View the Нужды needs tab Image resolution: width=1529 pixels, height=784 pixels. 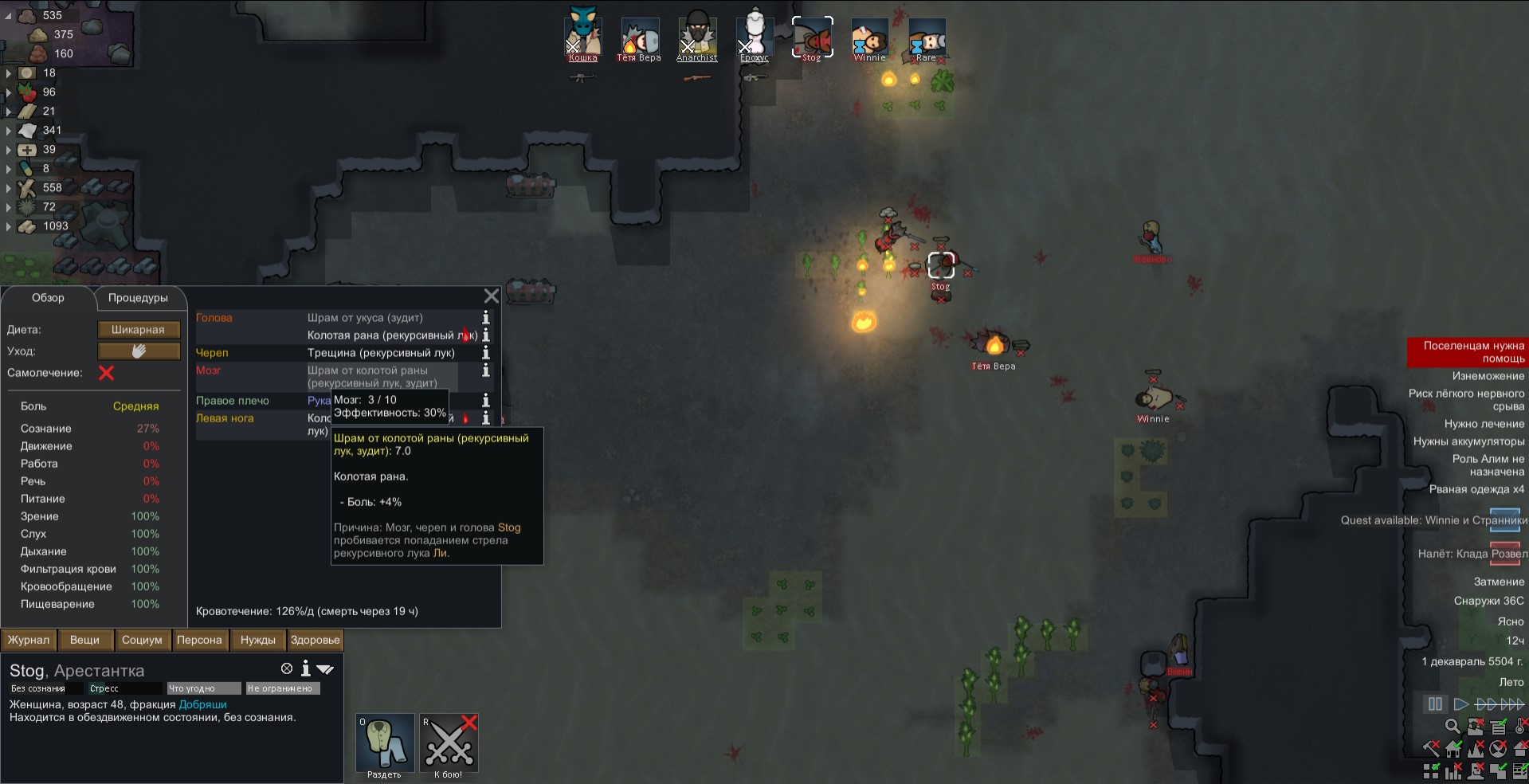pyautogui.click(x=257, y=640)
